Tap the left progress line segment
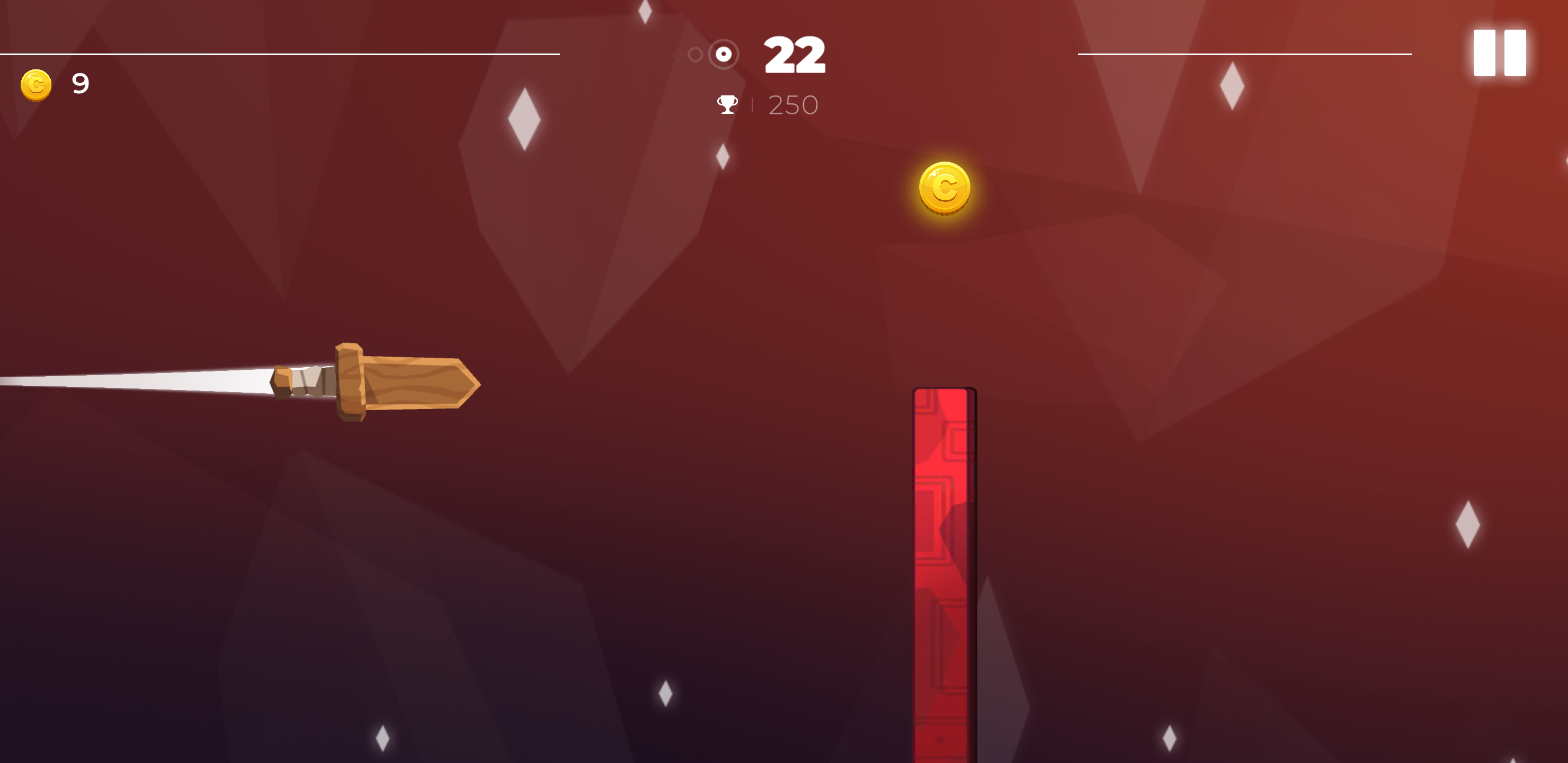This screenshot has width=1568, height=763. [280, 54]
